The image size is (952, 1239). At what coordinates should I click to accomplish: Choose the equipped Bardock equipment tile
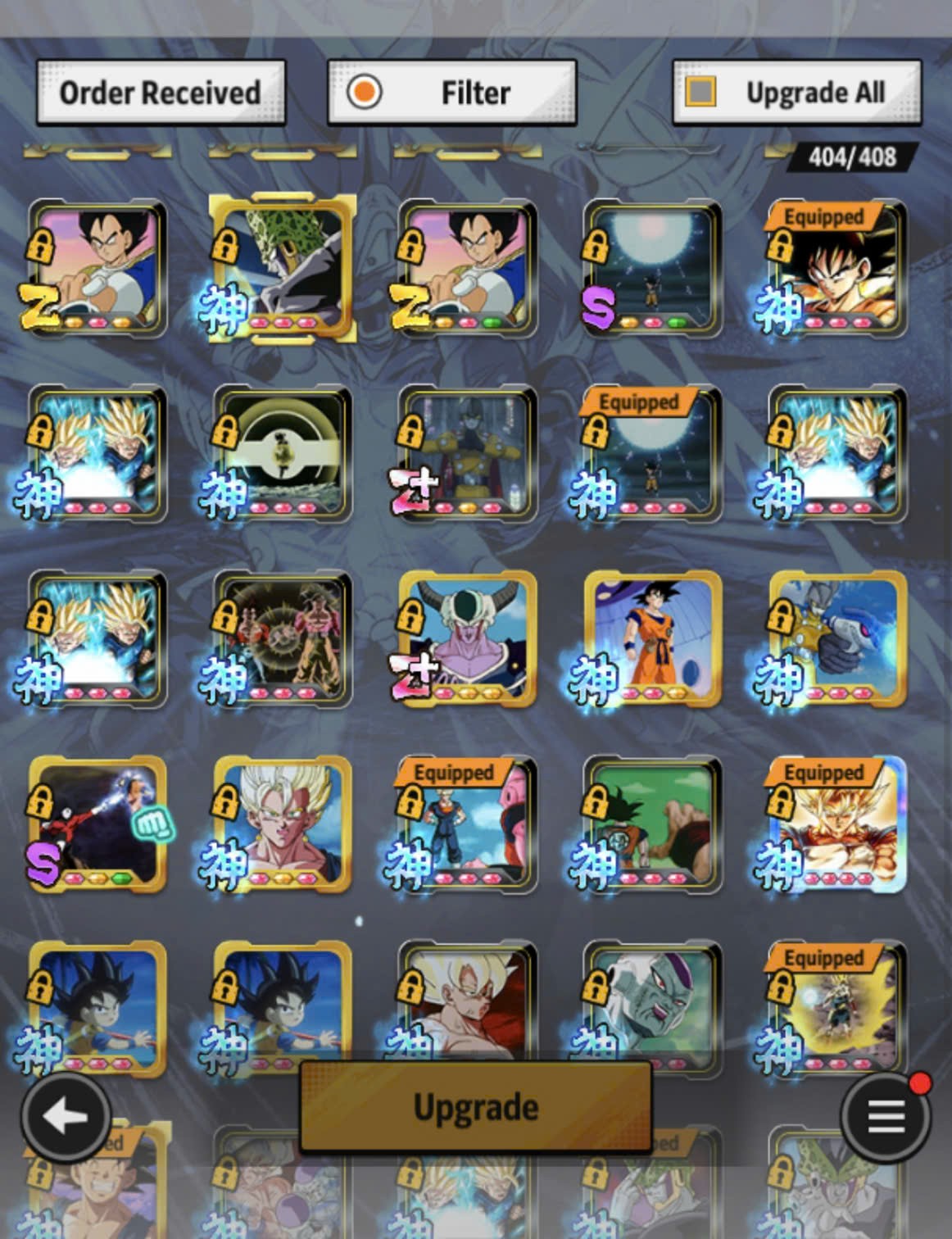(836, 269)
